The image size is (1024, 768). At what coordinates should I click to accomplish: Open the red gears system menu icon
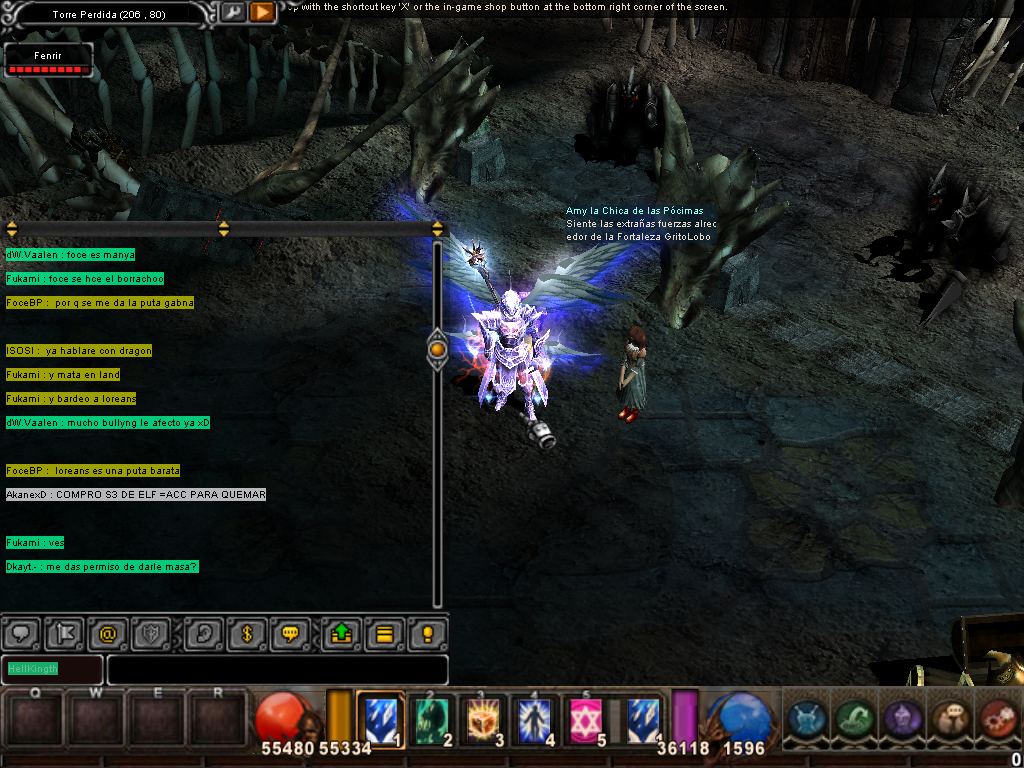996,719
